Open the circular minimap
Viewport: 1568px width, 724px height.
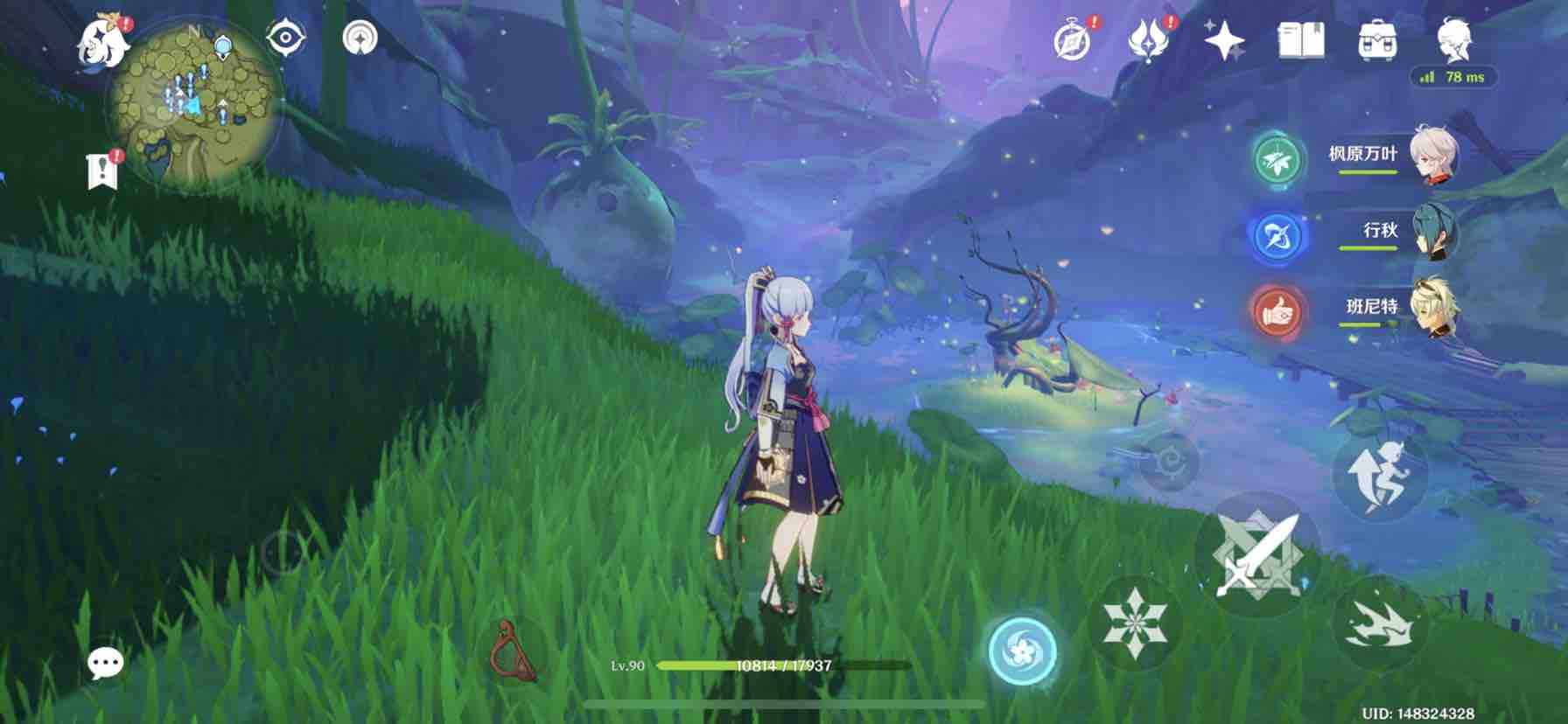pos(193,105)
